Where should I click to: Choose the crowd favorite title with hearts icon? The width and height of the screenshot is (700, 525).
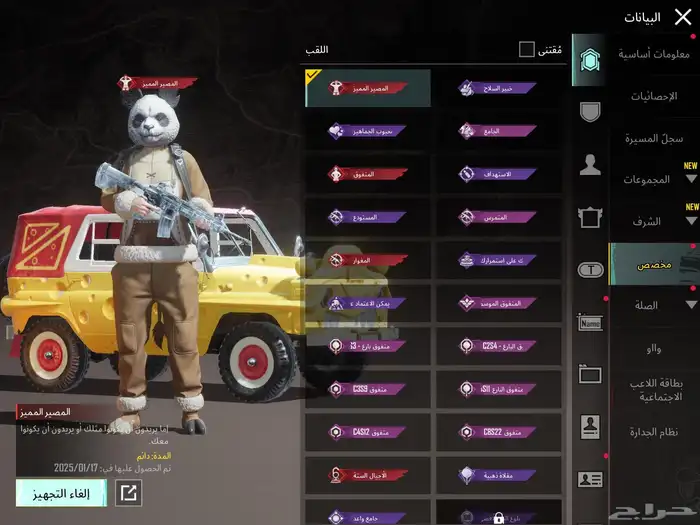click(x=367, y=131)
